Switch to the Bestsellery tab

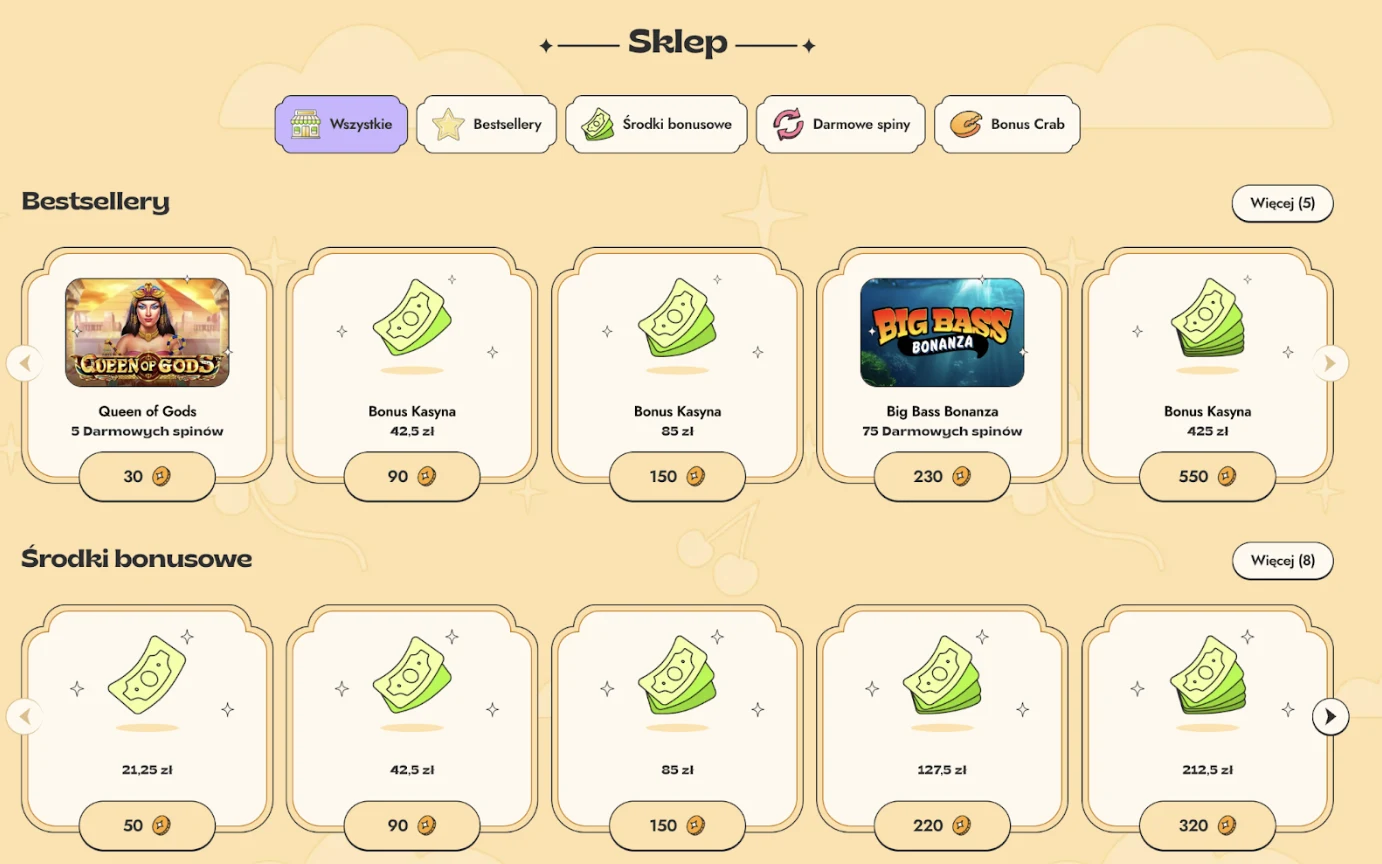[486, 125]
